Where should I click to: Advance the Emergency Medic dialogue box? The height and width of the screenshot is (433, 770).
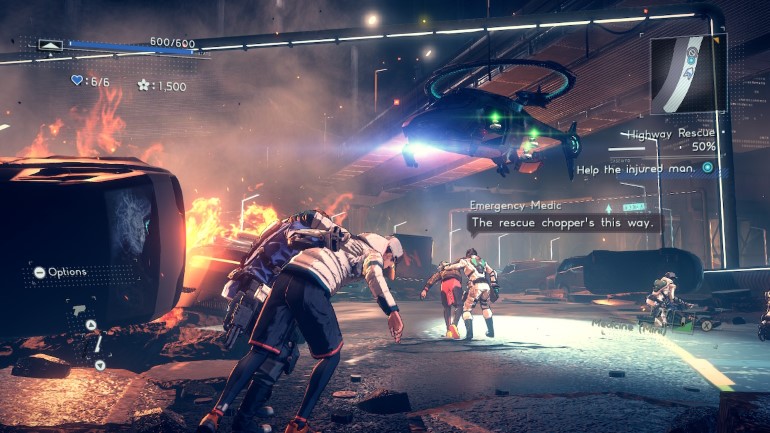tap(563, 223)
